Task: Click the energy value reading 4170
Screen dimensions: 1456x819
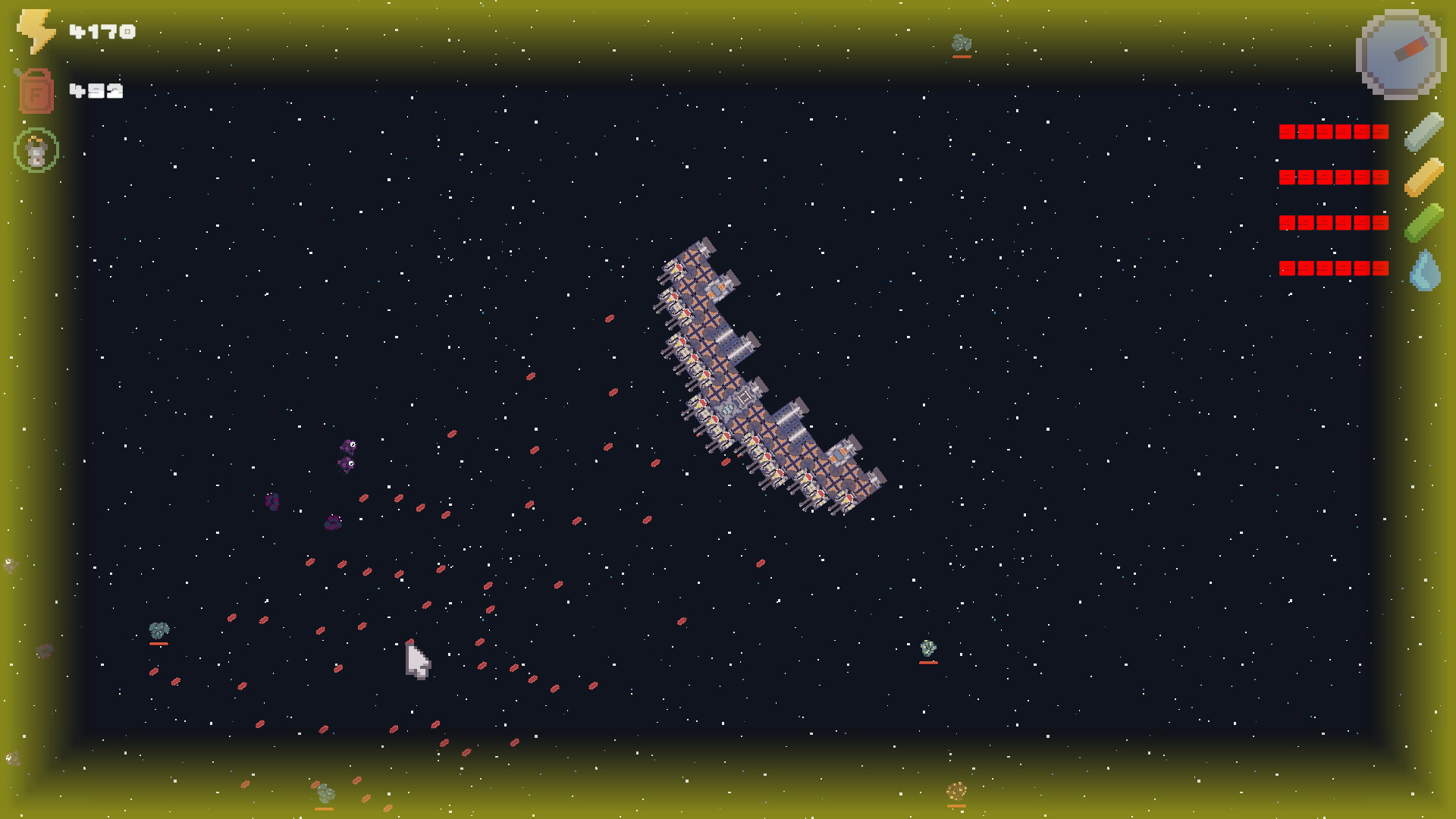Action: (x=101, y=31)
